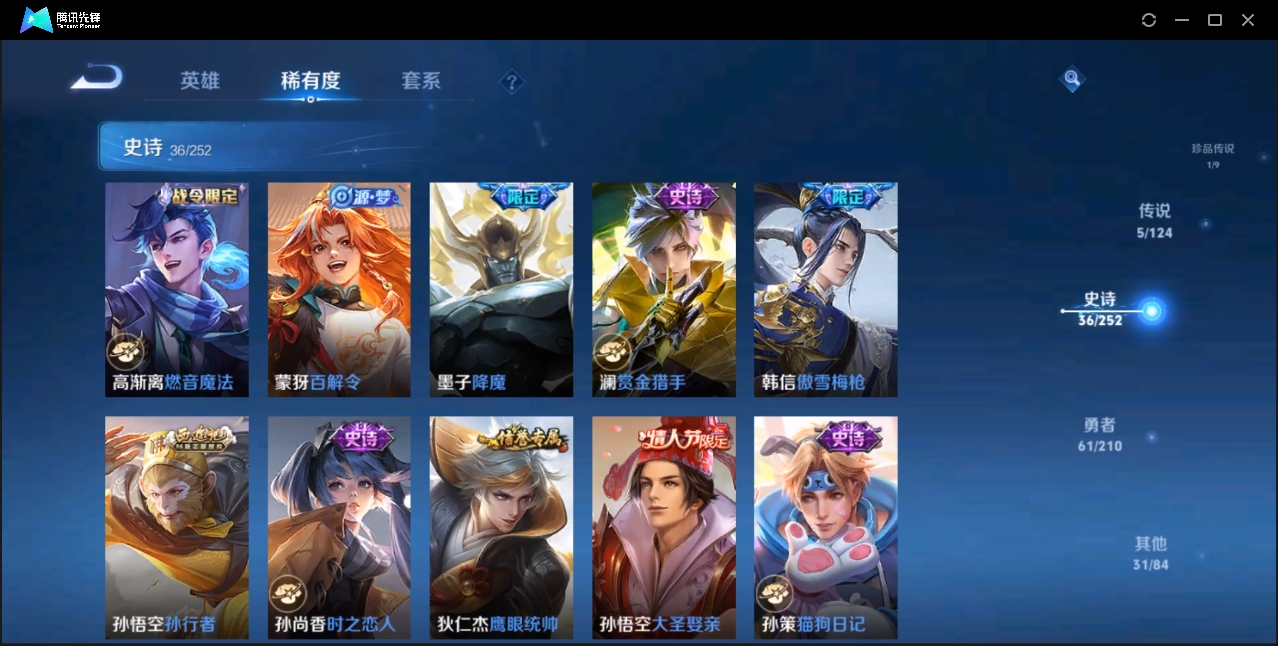Select 高渐离 燃音魔法 skin card
The height and width of the screenshot is (646, 1278).
tap(177, 289)
